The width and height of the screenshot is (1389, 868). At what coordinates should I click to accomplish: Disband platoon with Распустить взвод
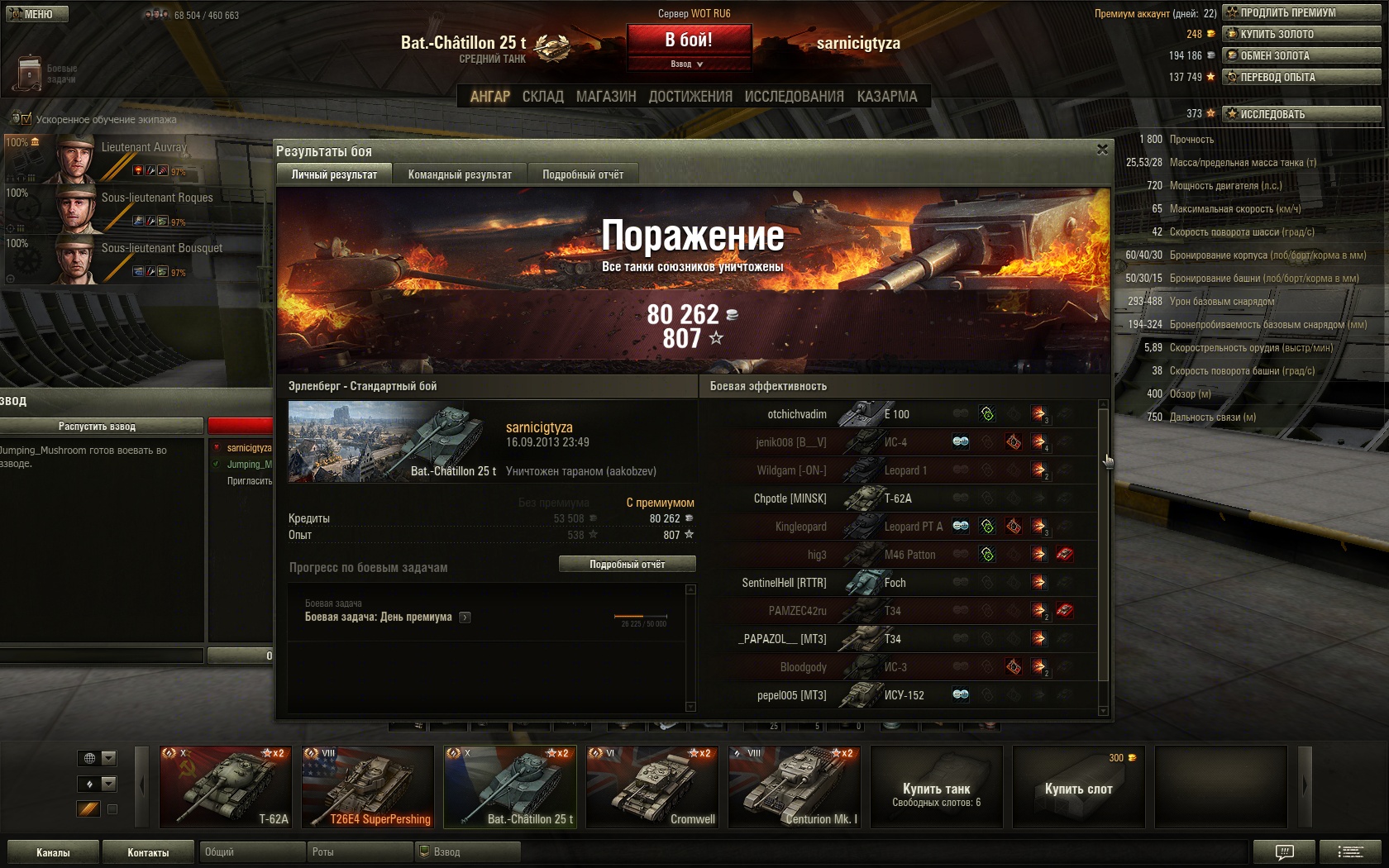tap(98, 426)
